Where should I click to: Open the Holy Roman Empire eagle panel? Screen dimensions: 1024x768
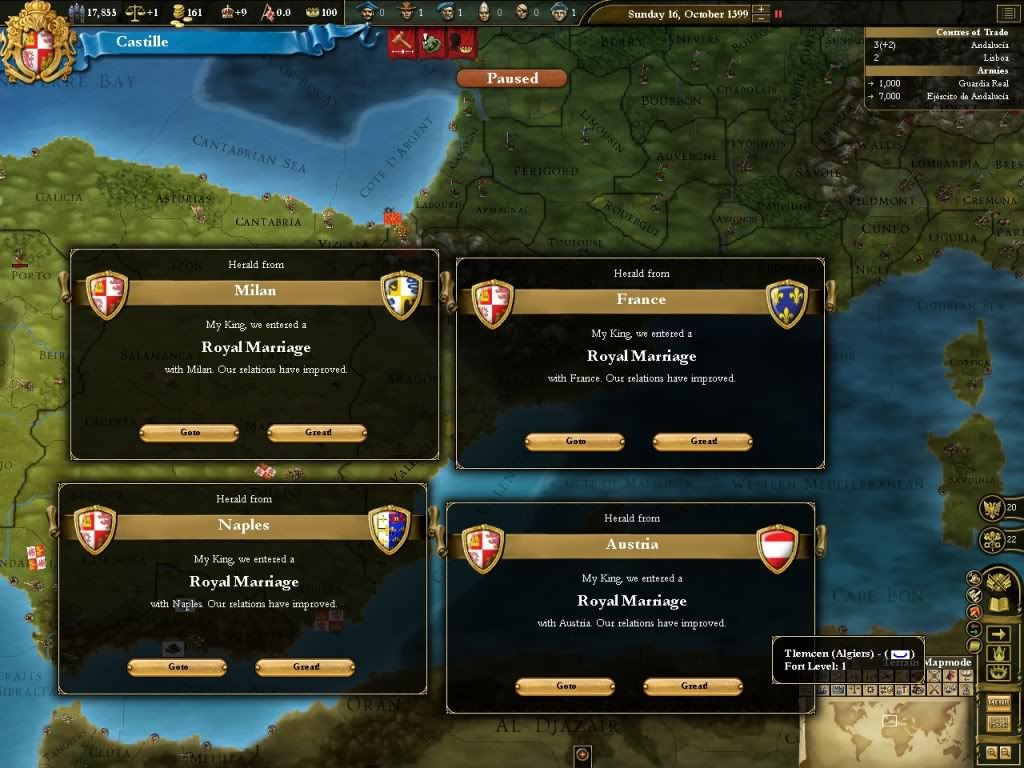point(992,508)
